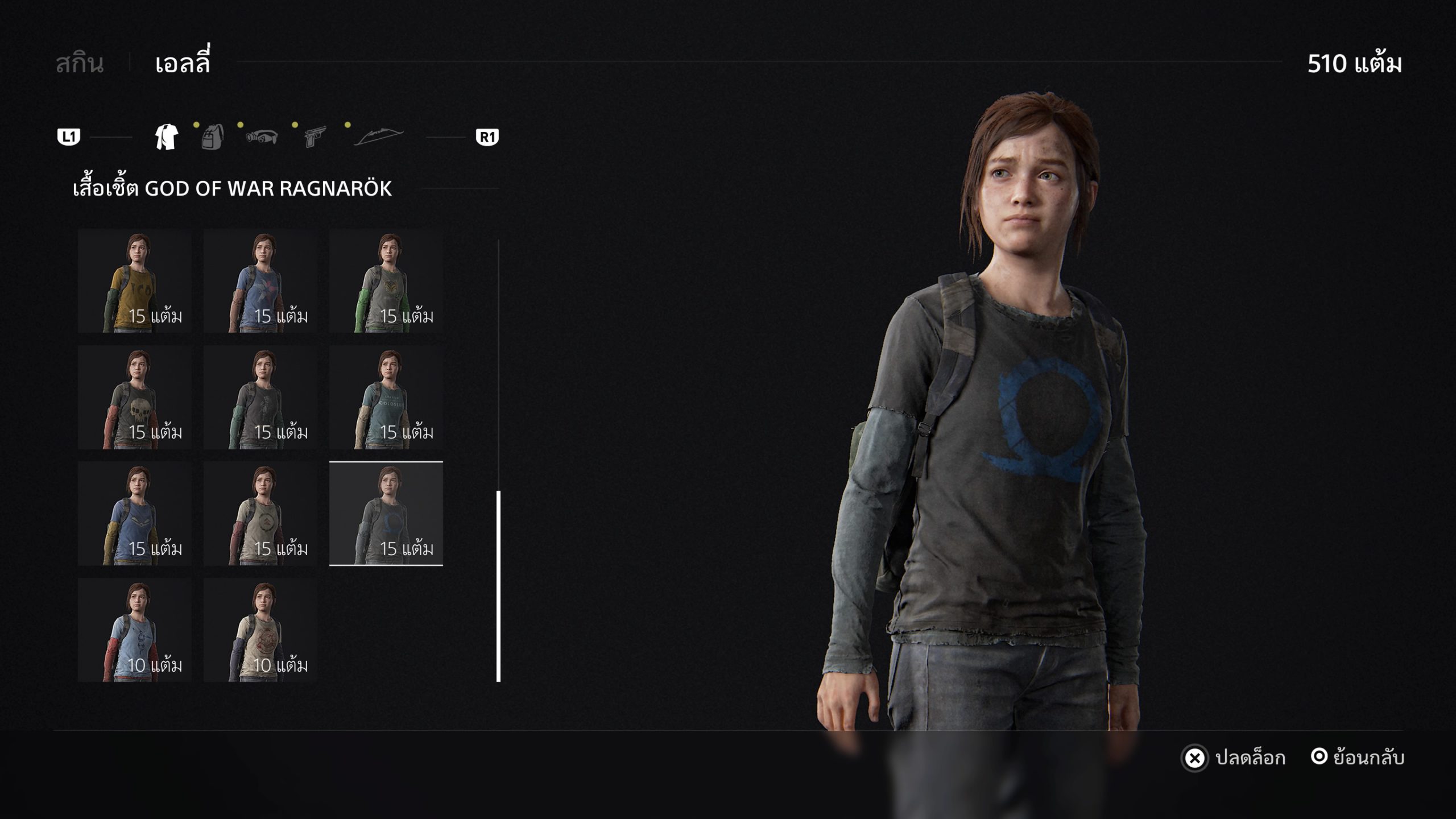The width and height of the screenshot is (1456, 819).
Task: Choose the blue pinwheel shirt skin
Action: [260, 282]
